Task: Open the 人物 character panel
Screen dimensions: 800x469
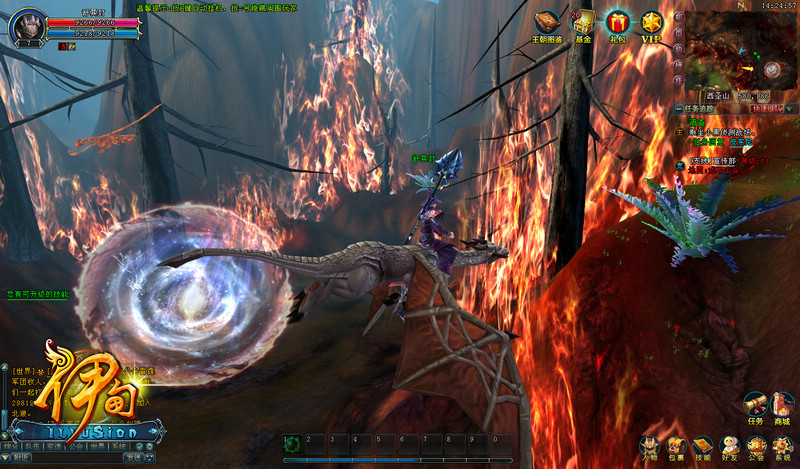Action: coord(649,447)
